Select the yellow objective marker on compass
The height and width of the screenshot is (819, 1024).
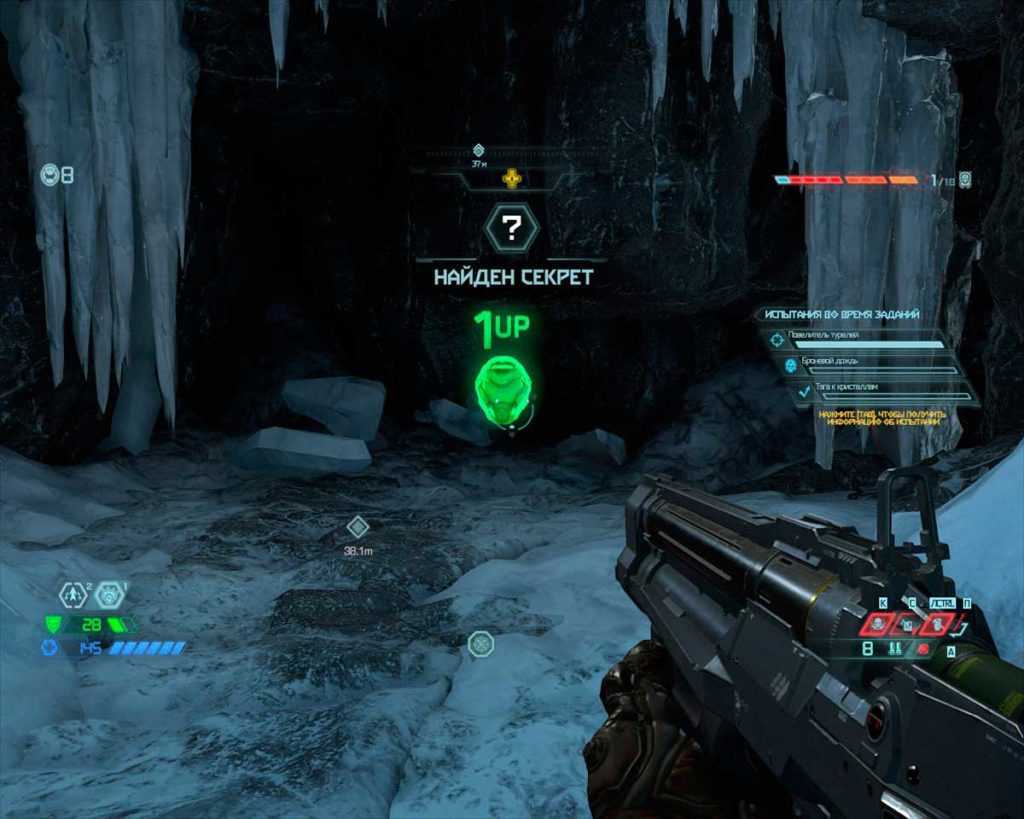click(512, 179)
